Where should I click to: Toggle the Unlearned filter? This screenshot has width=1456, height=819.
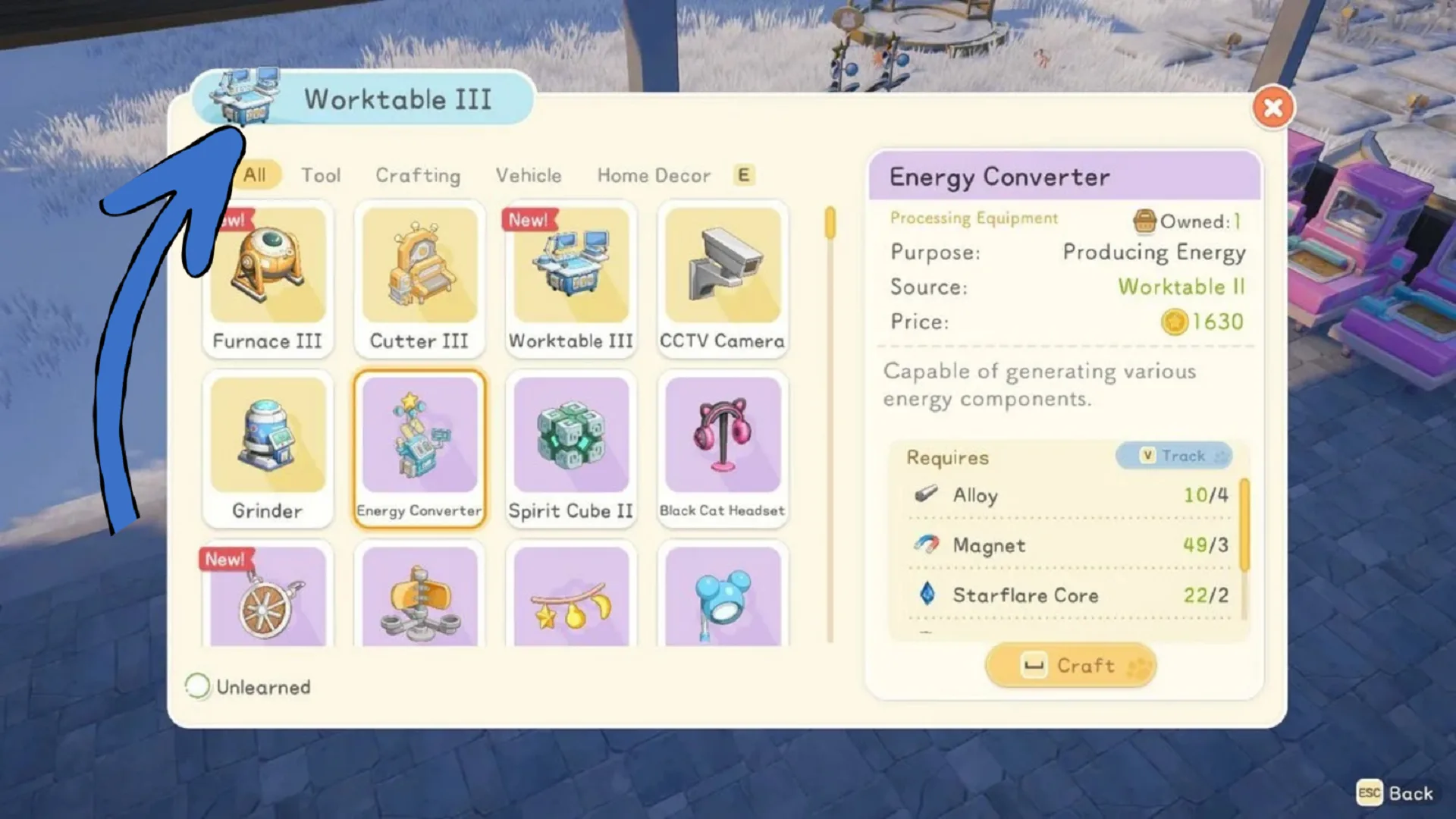198,686
